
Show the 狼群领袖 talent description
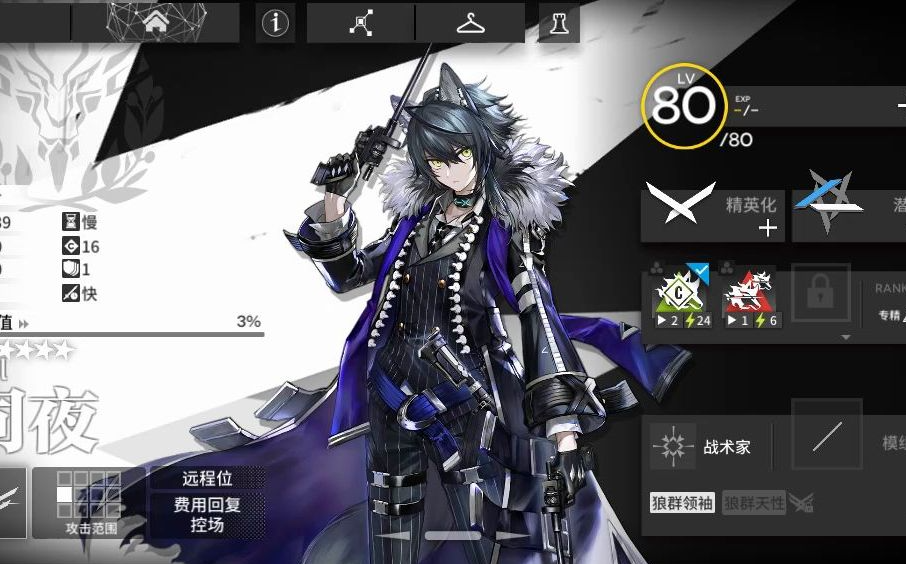[682, 503]
